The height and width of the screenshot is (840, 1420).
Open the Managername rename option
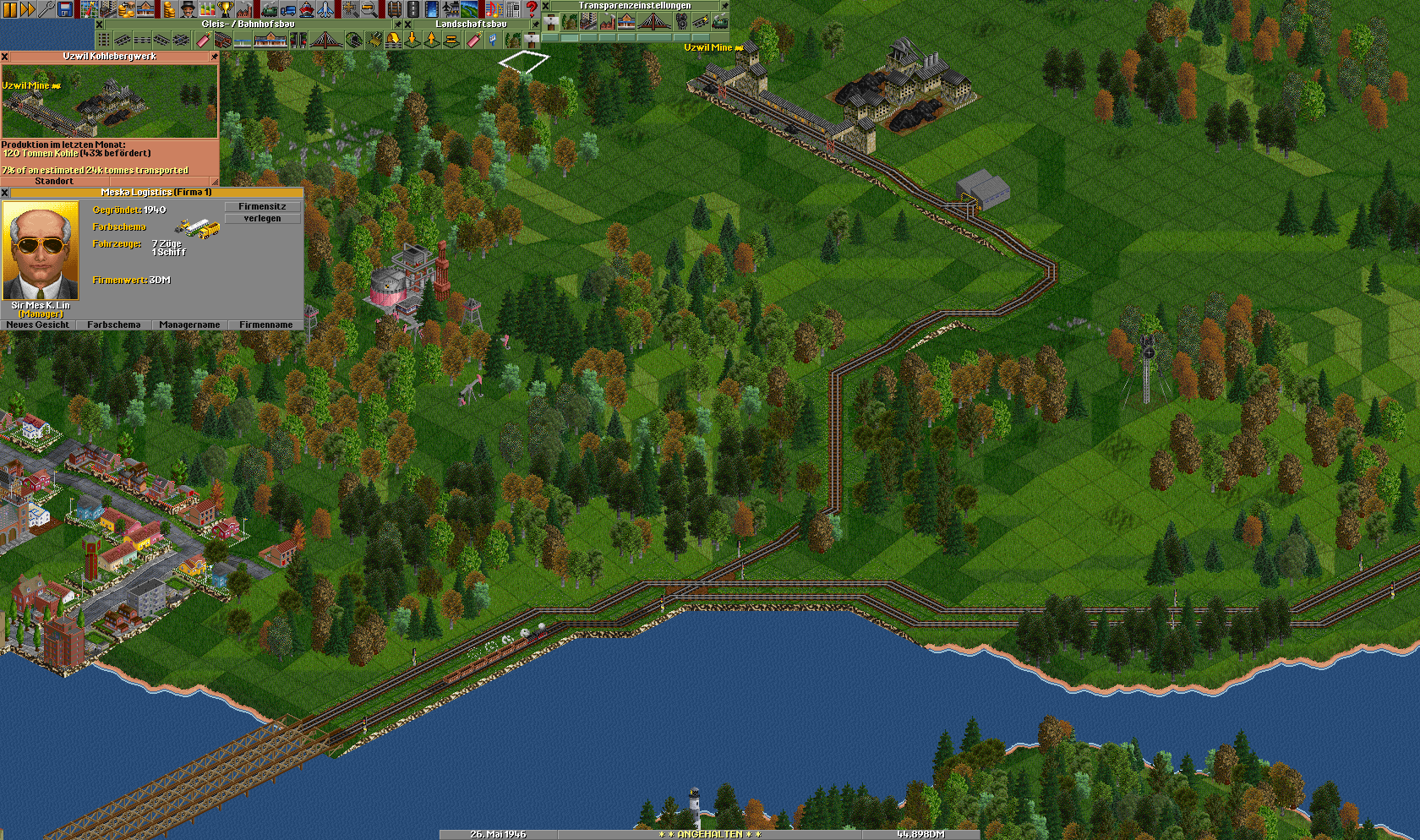(189, 325)
